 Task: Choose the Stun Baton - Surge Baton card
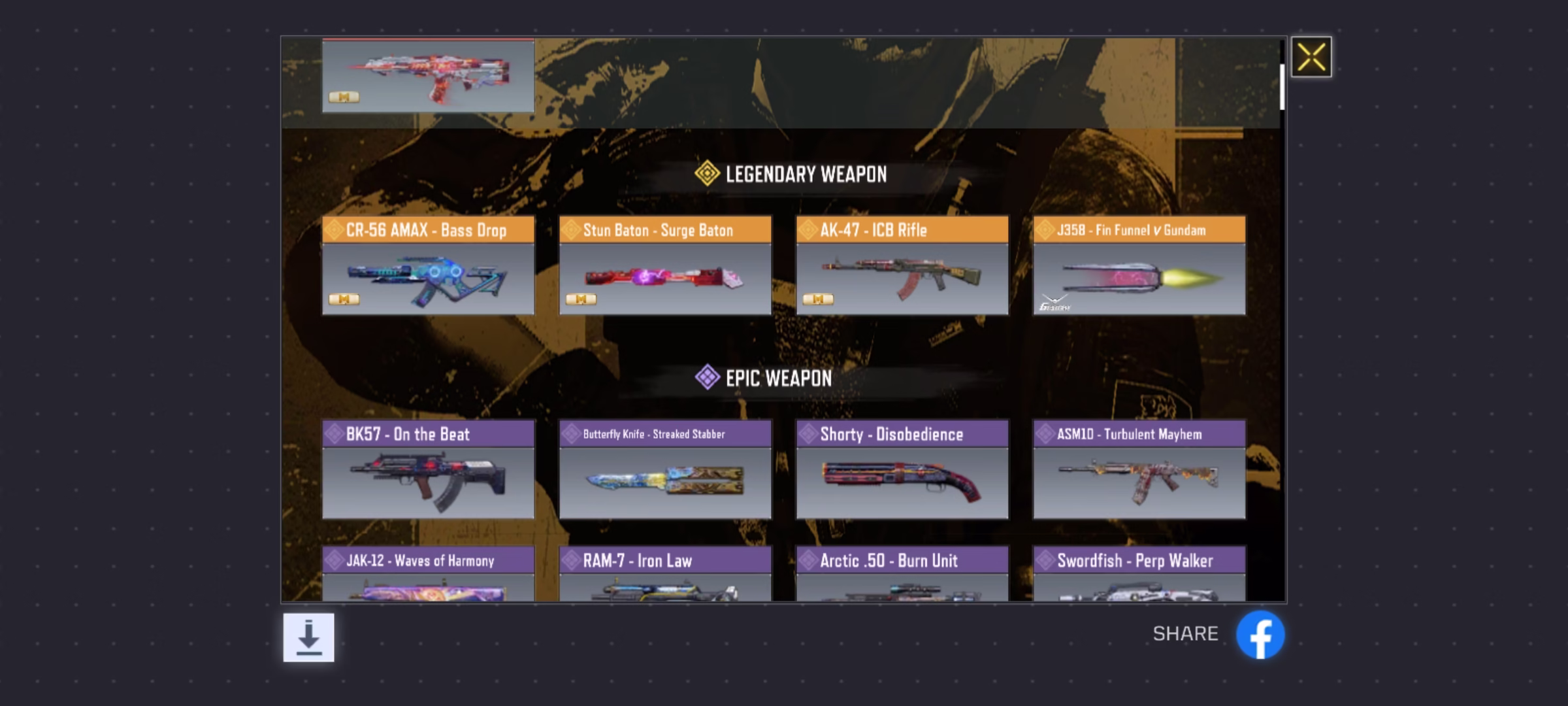665,266
